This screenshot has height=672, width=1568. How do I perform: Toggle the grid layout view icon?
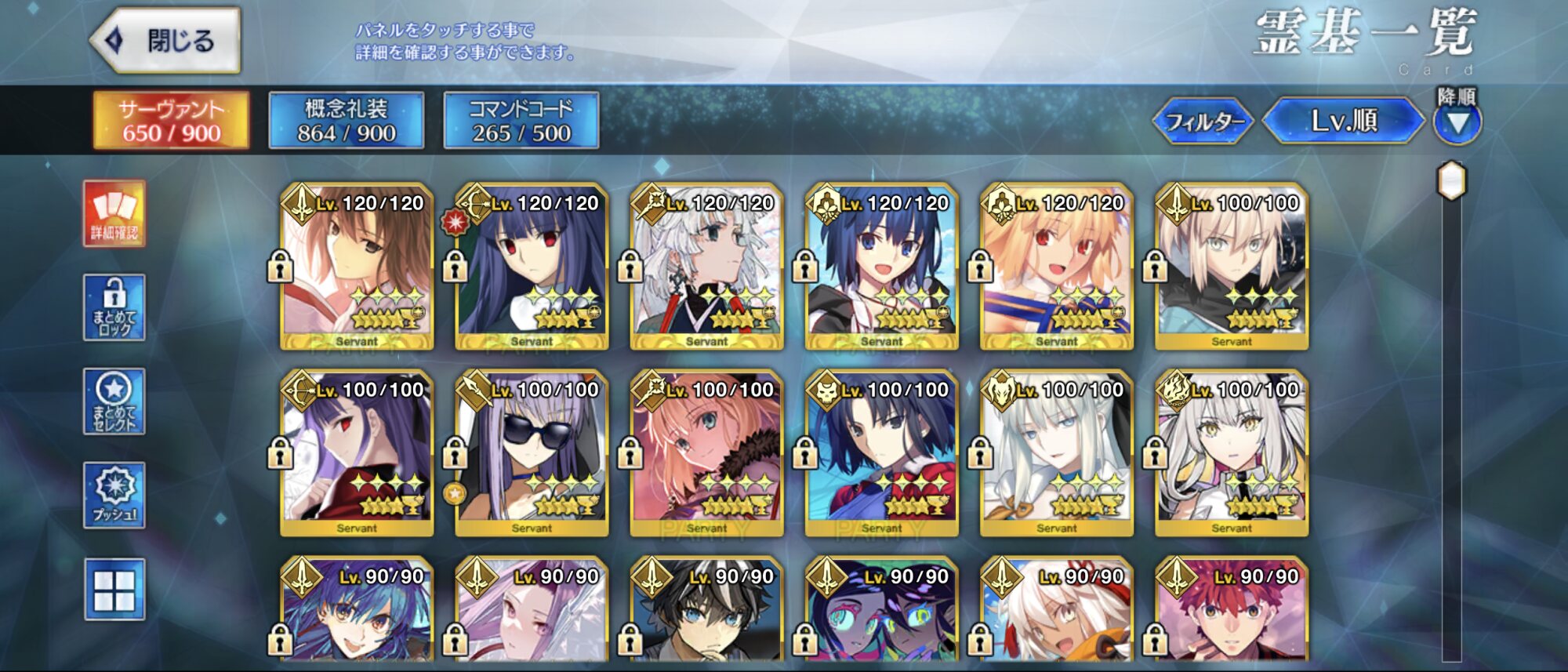click(x=114, y=590)
